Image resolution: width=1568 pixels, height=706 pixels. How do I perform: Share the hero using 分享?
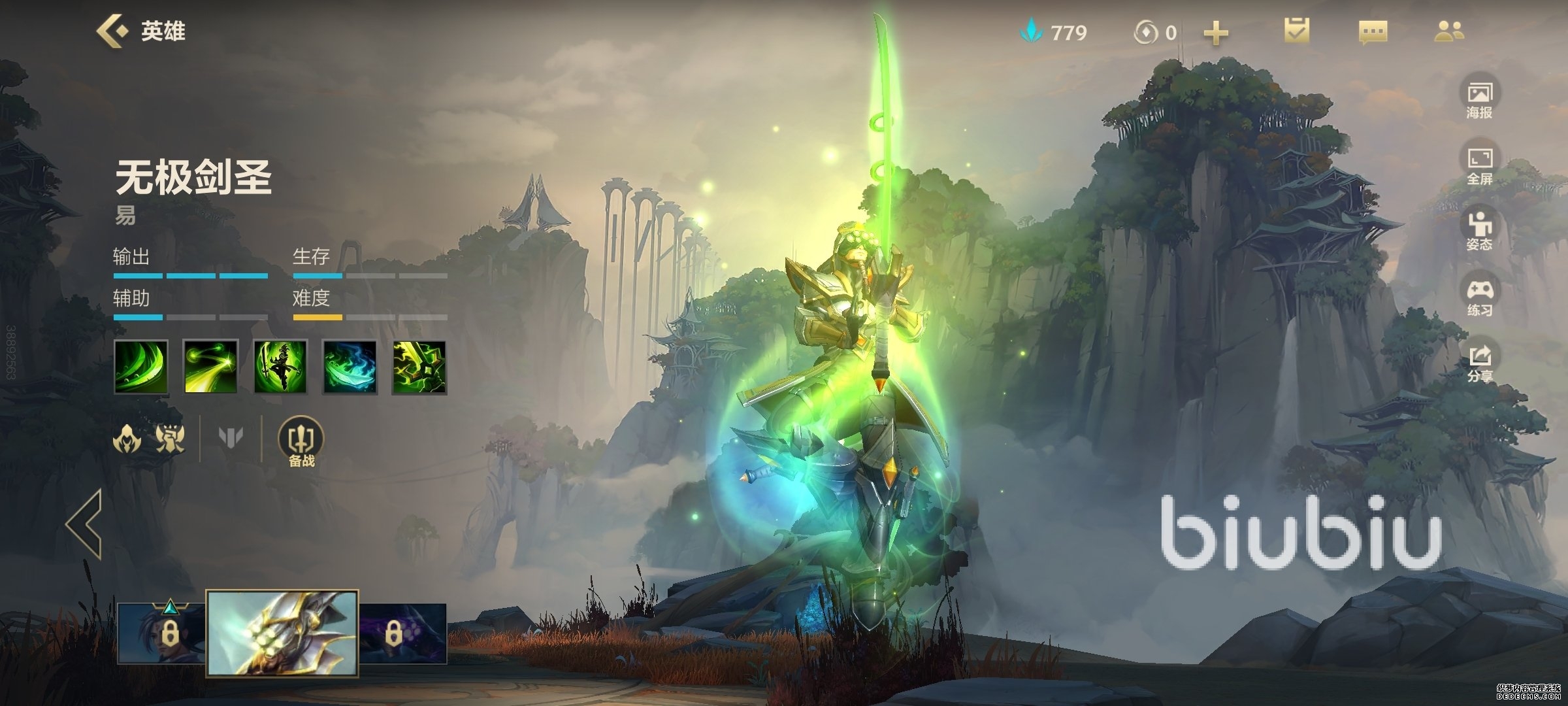pyautogui.click(x=1480, y=363)
